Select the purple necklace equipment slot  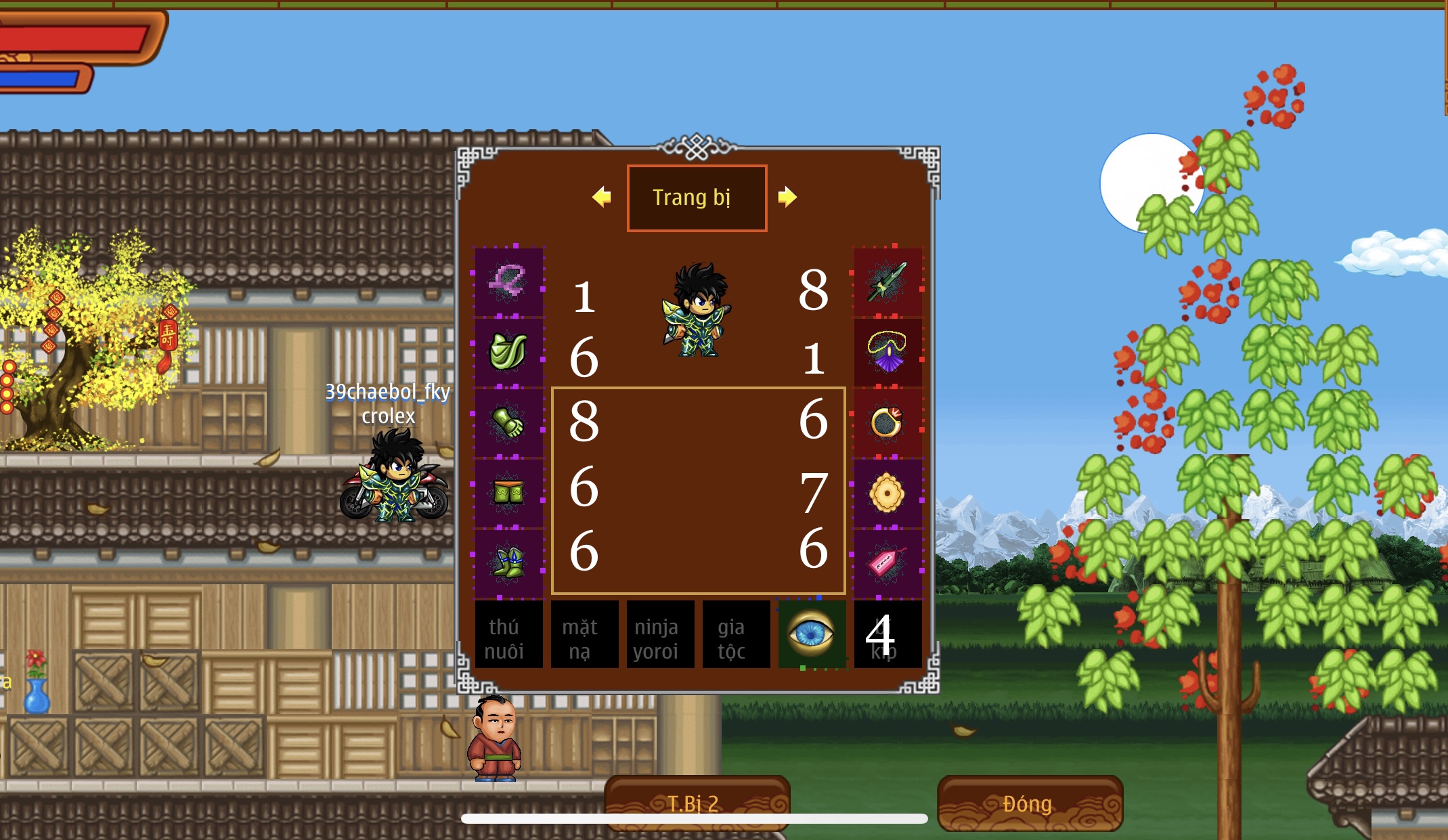point(887,352)
